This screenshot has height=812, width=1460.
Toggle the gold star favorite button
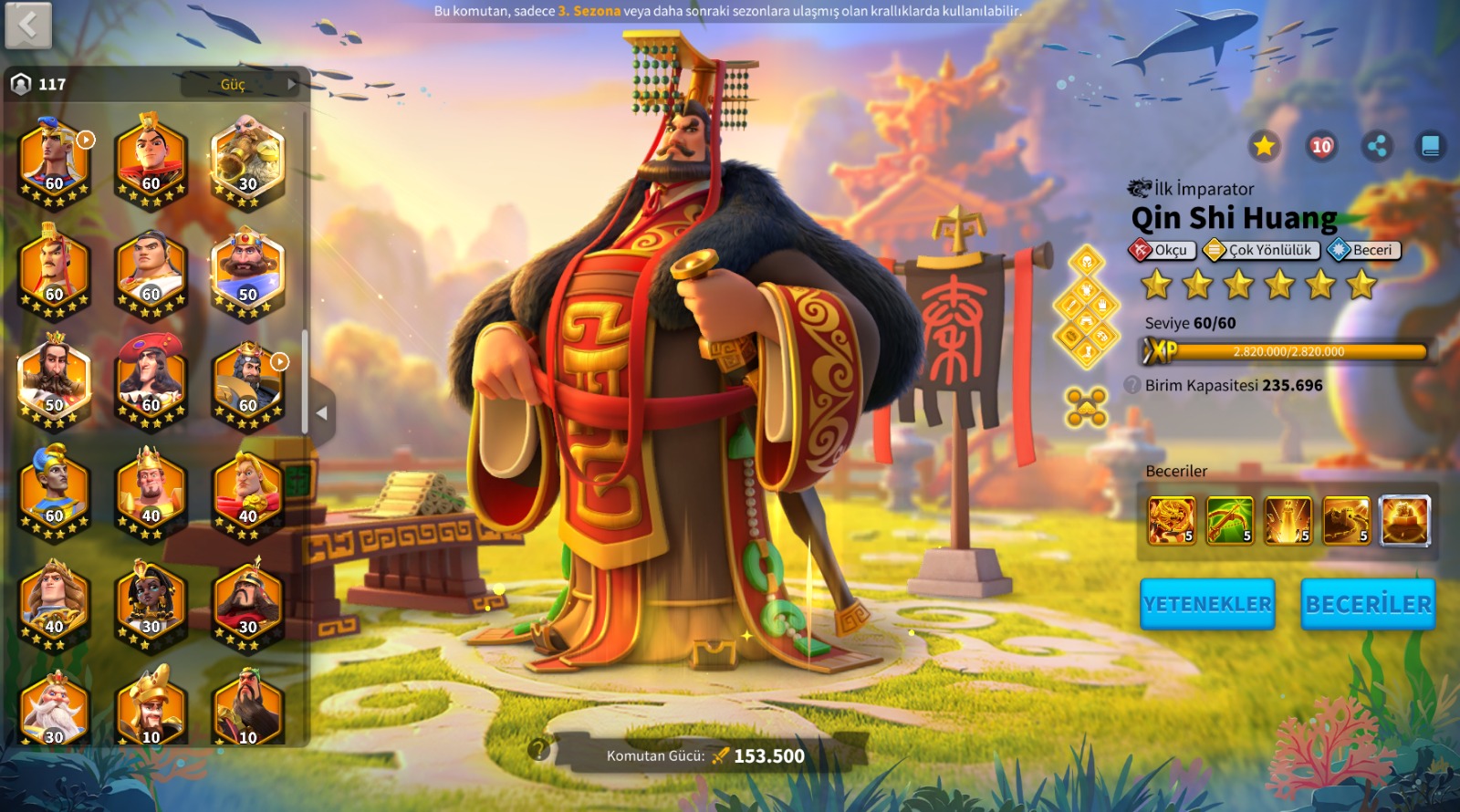[x=1264, y=146]
